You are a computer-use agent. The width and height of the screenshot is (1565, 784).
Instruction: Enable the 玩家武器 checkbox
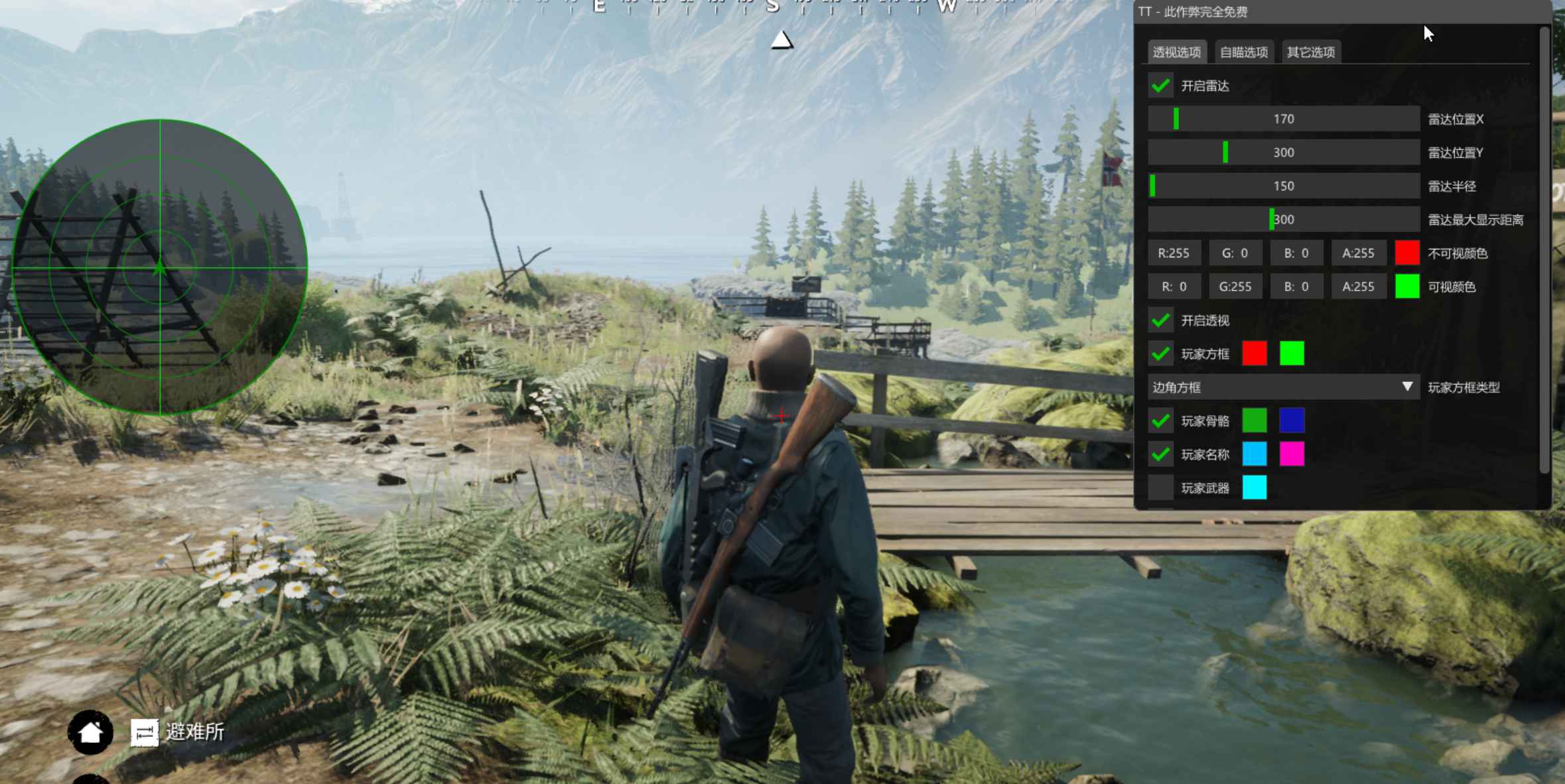(1162, 488)
